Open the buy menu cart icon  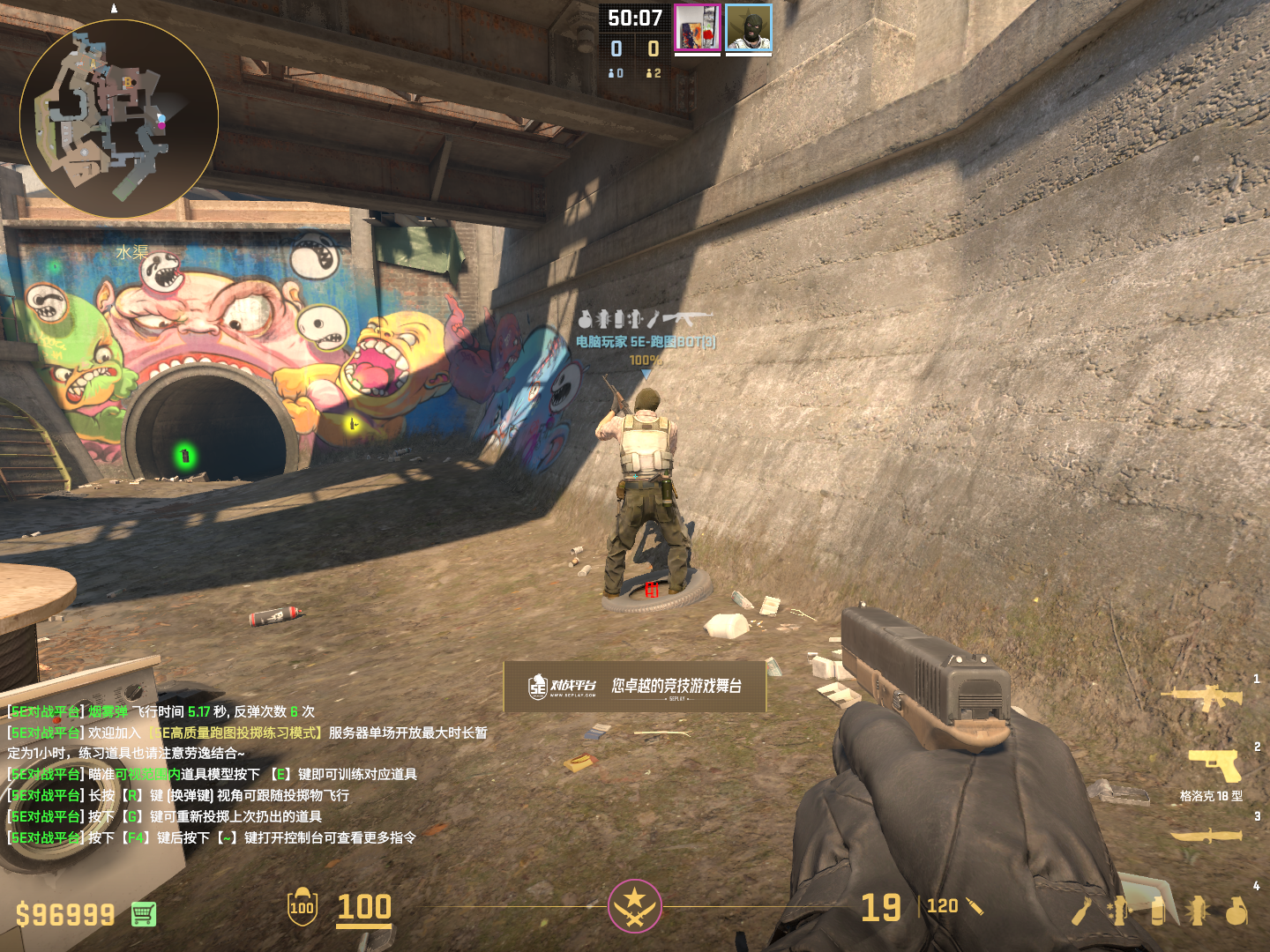point(144,914)
